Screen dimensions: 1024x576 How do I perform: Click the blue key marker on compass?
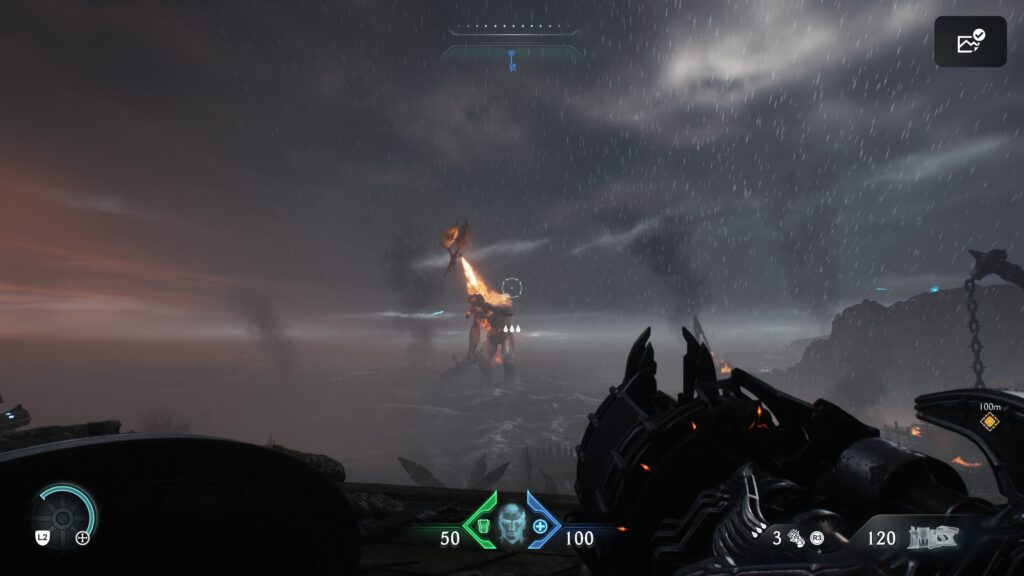(512, 61)
